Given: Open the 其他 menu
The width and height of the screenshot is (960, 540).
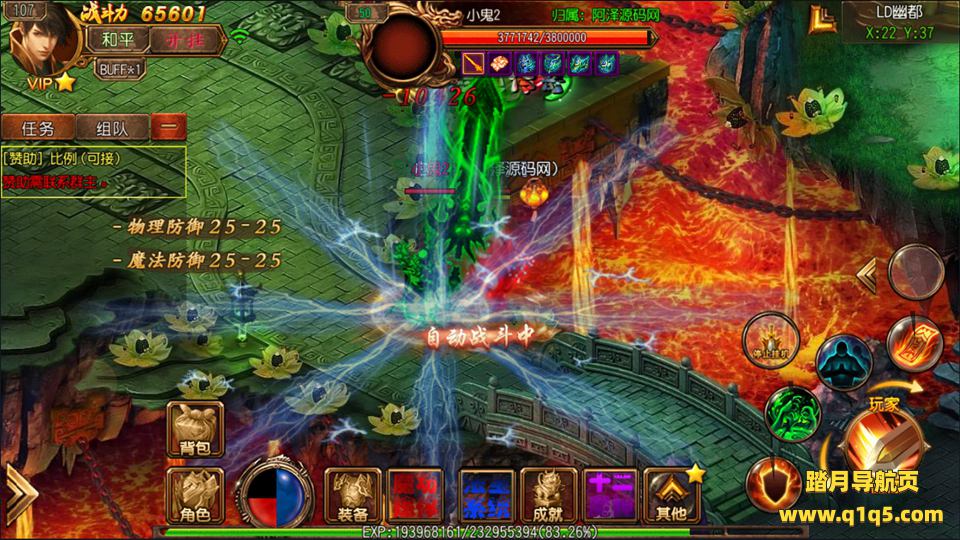Looking at the screenshot, I should coord(671,496).
